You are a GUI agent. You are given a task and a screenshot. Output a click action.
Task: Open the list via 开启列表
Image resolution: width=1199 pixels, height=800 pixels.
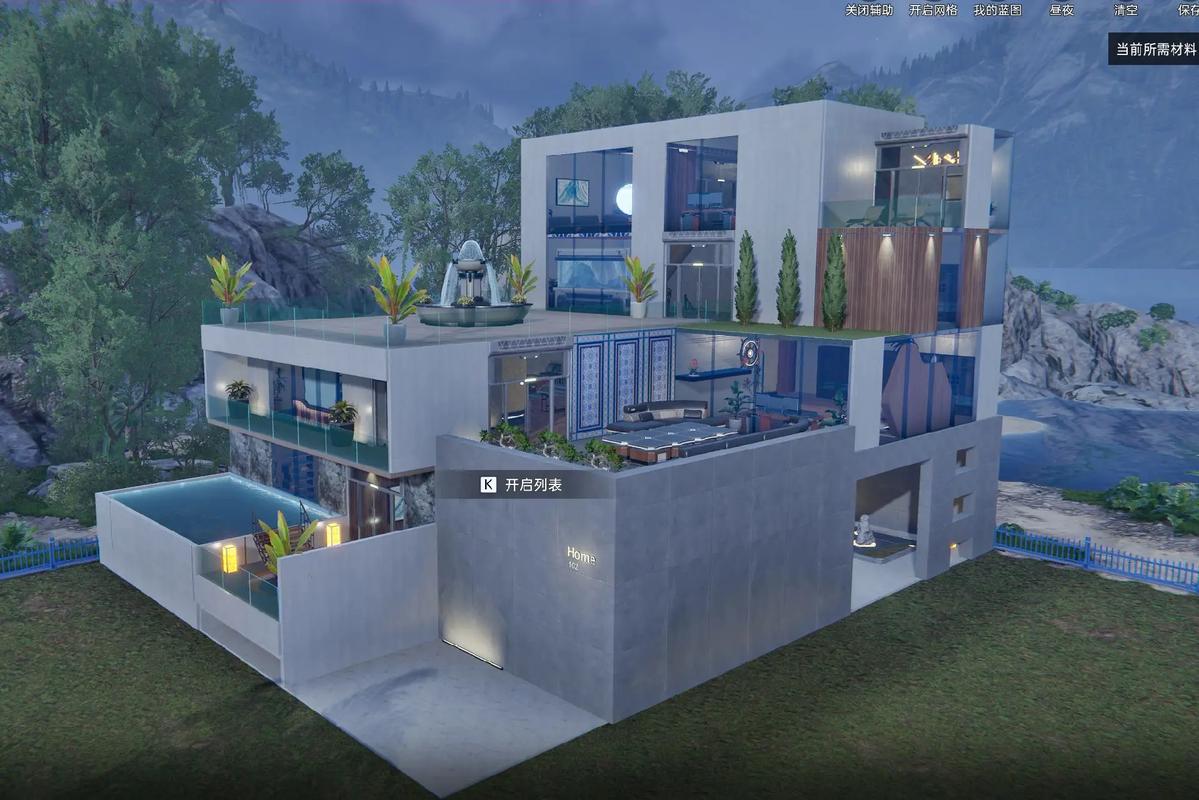point(523,485)
